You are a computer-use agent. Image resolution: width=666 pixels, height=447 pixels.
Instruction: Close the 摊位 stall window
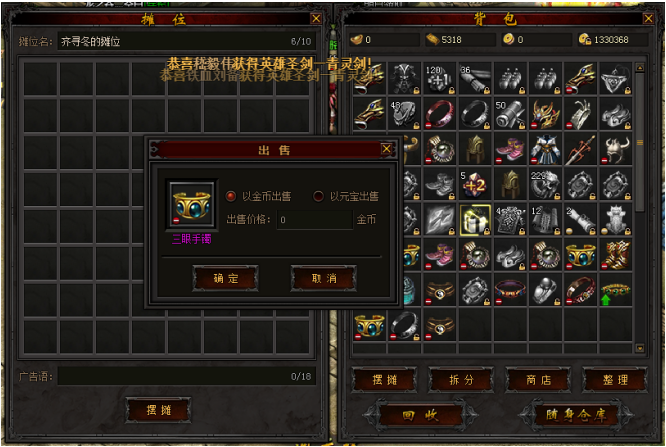point(316,18)
